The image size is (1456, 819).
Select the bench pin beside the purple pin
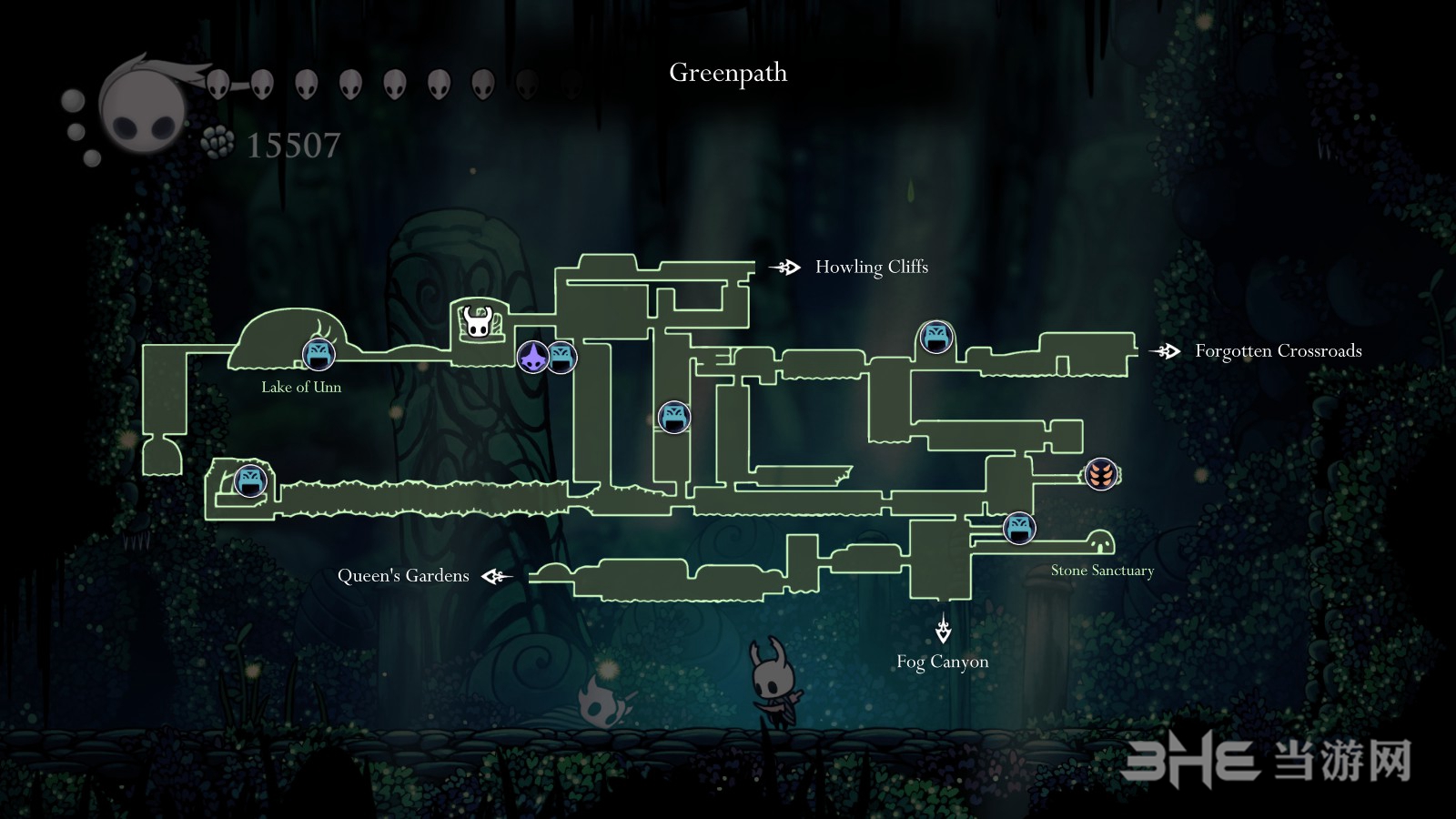(x=563, y=357)
